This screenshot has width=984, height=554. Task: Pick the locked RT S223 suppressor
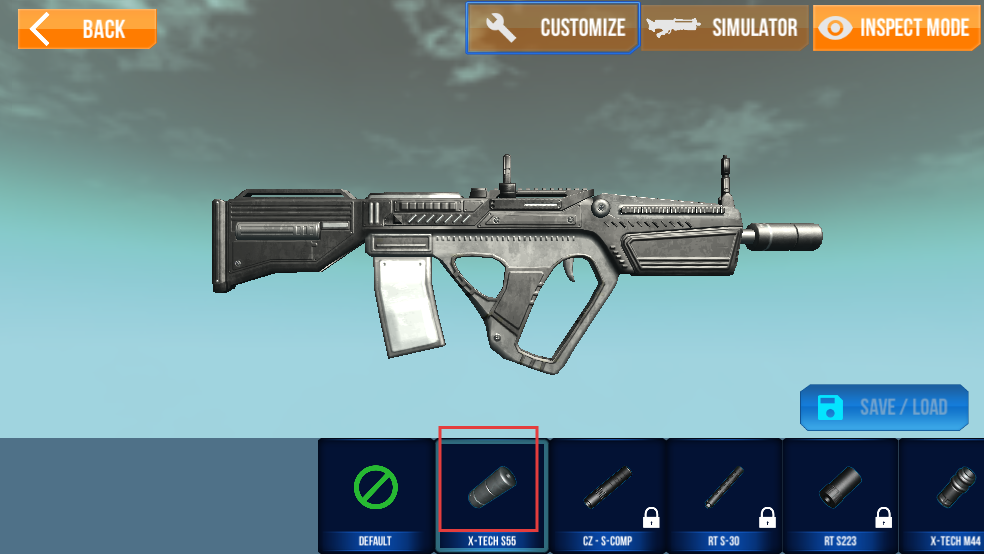(839, 494)
